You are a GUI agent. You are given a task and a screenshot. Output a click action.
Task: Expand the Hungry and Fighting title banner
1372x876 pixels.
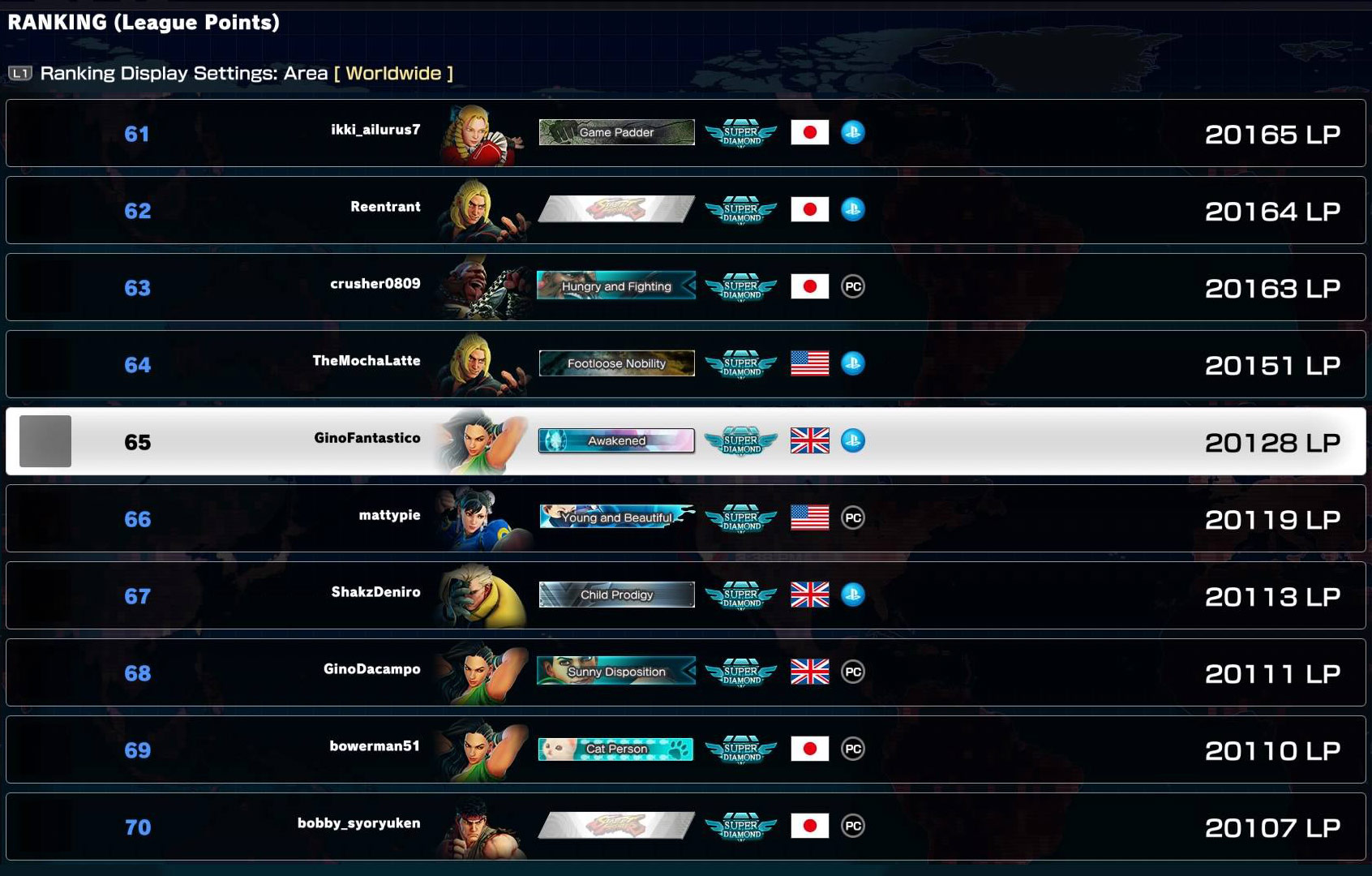point(615,286)
